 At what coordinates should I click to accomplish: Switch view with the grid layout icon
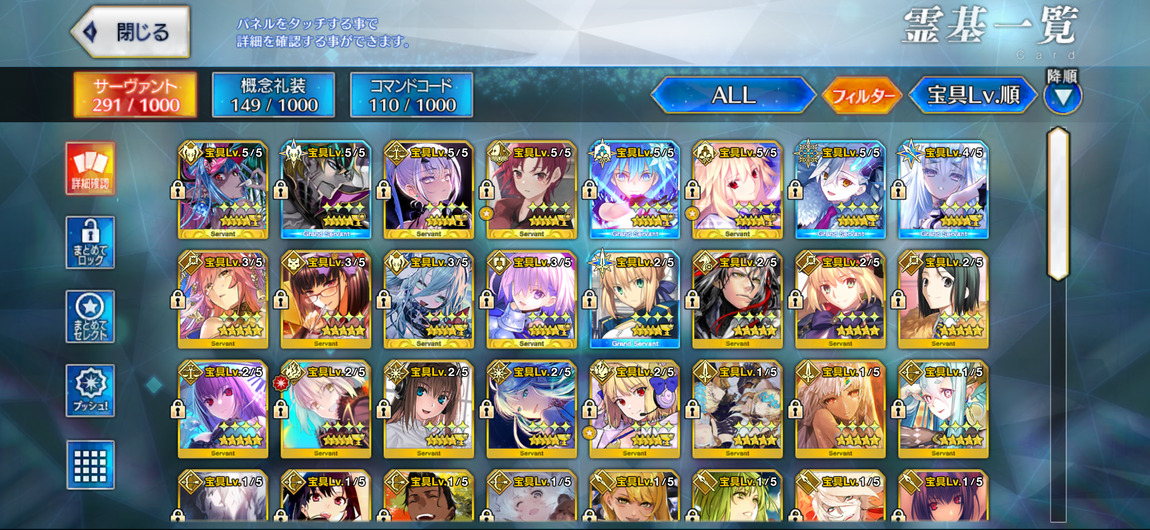(x=90, y=464)
